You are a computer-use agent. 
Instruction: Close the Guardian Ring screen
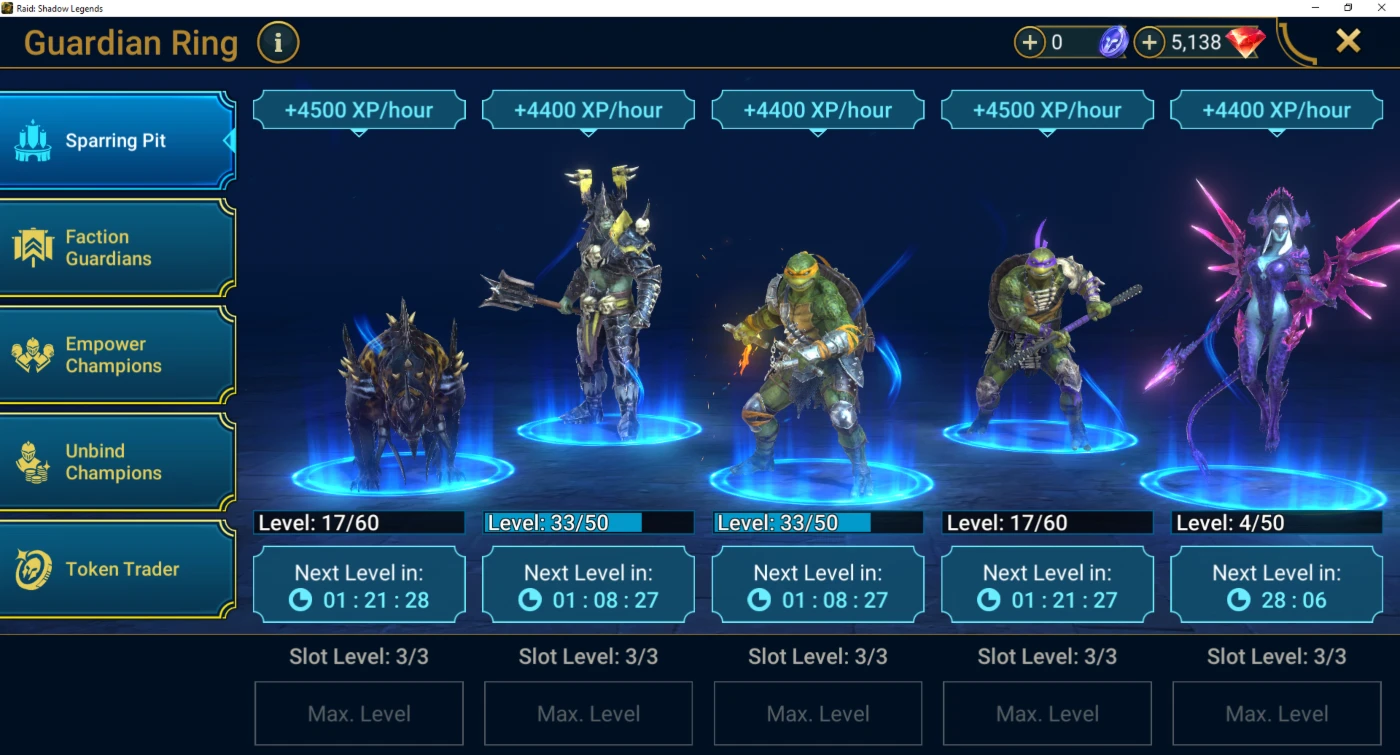pos(1348,41)
